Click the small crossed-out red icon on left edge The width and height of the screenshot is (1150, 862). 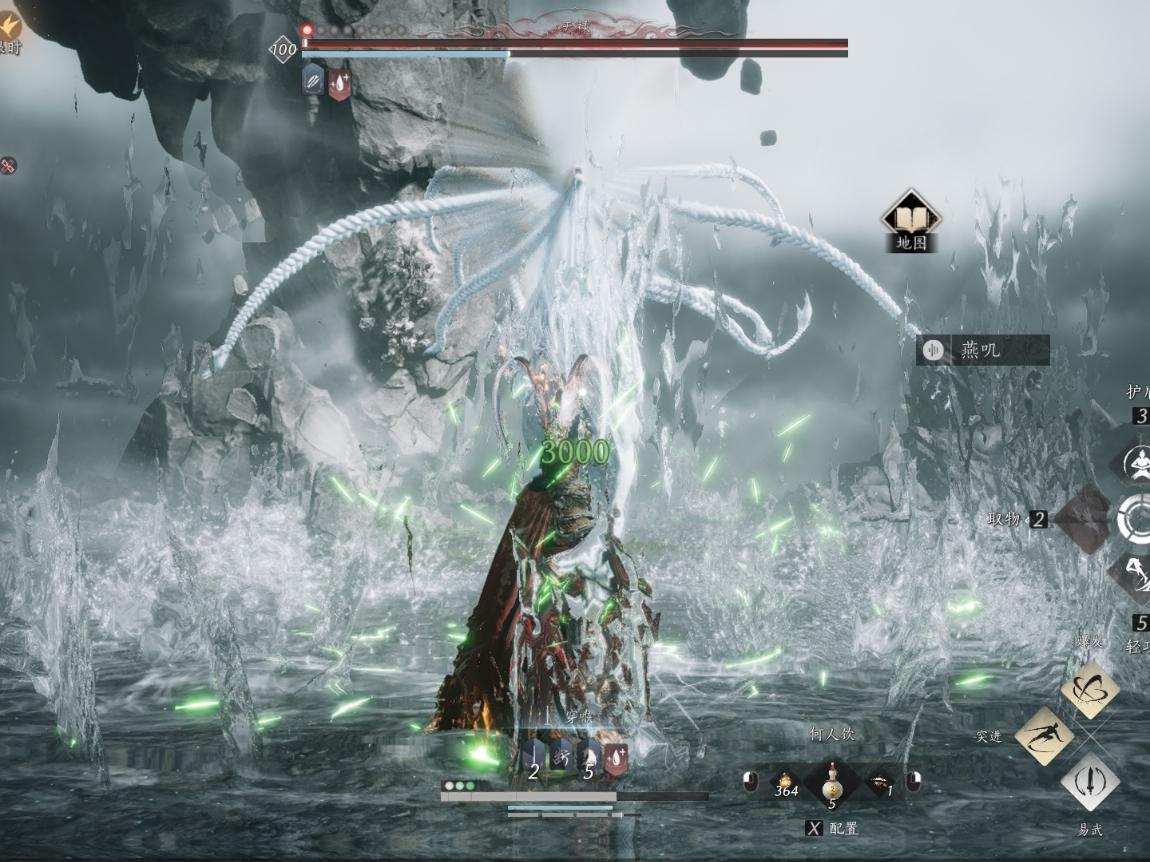tap(7, 166)
